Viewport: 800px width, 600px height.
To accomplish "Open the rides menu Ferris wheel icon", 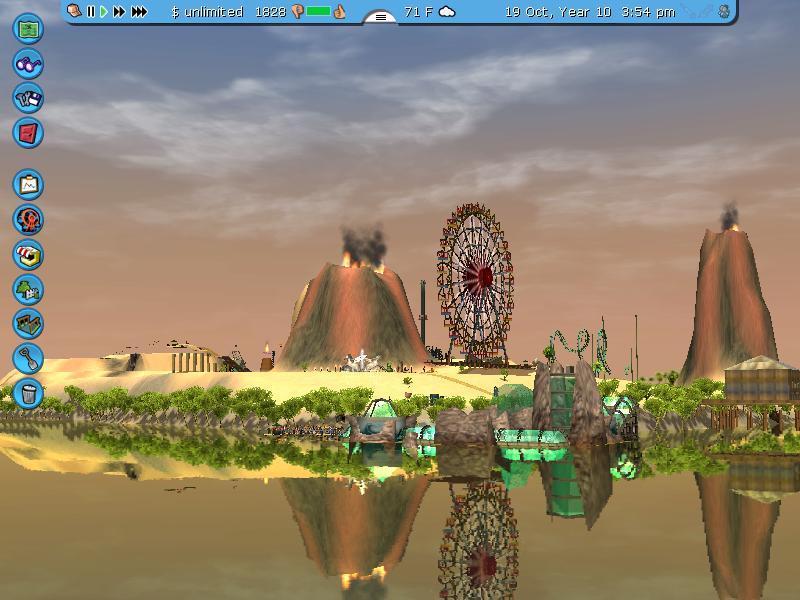I will point(28,220).
